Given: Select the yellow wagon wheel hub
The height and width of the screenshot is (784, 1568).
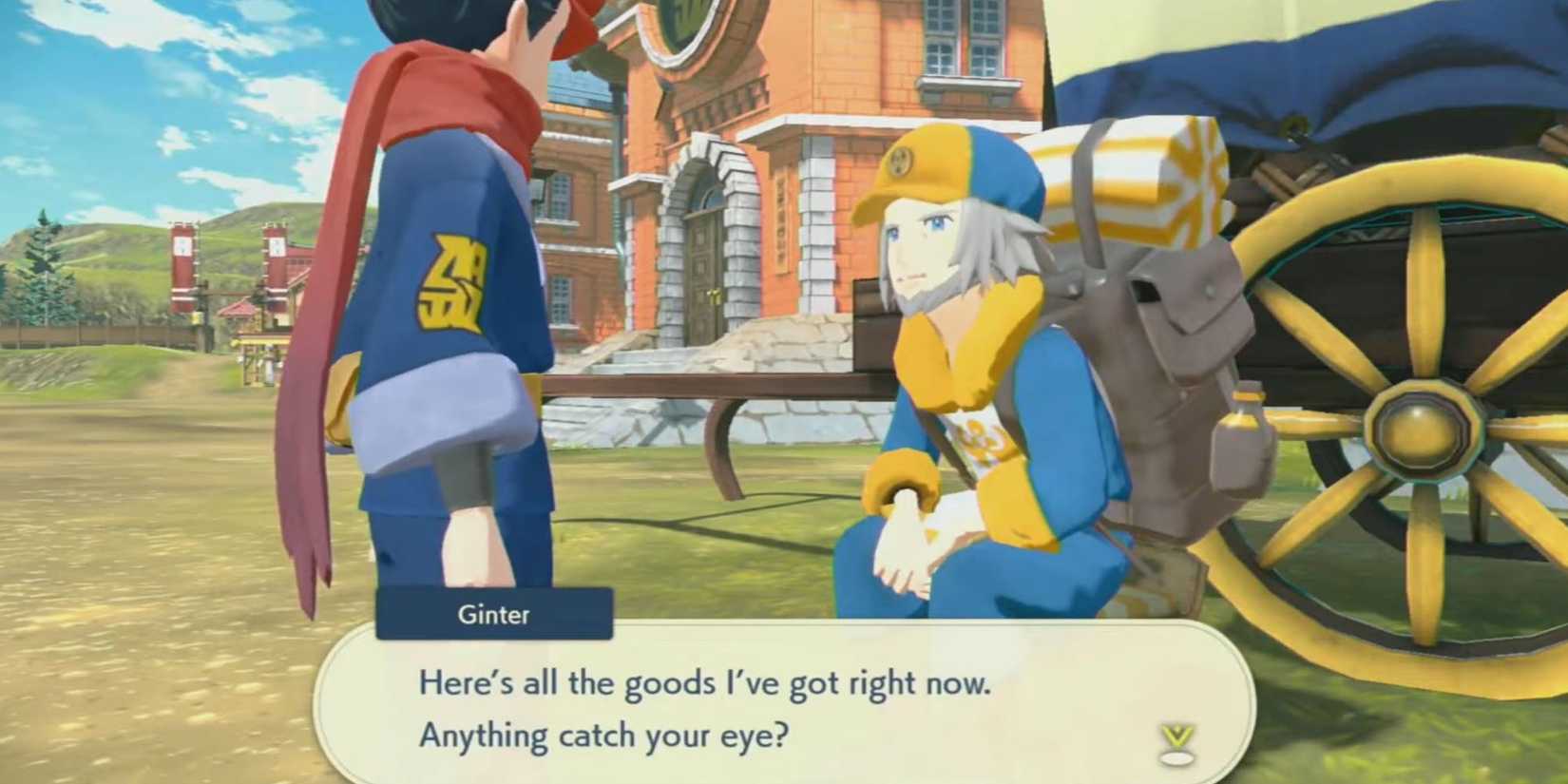Looking at the screenshot, I should pyautogui.click(x=1425, y=428).
